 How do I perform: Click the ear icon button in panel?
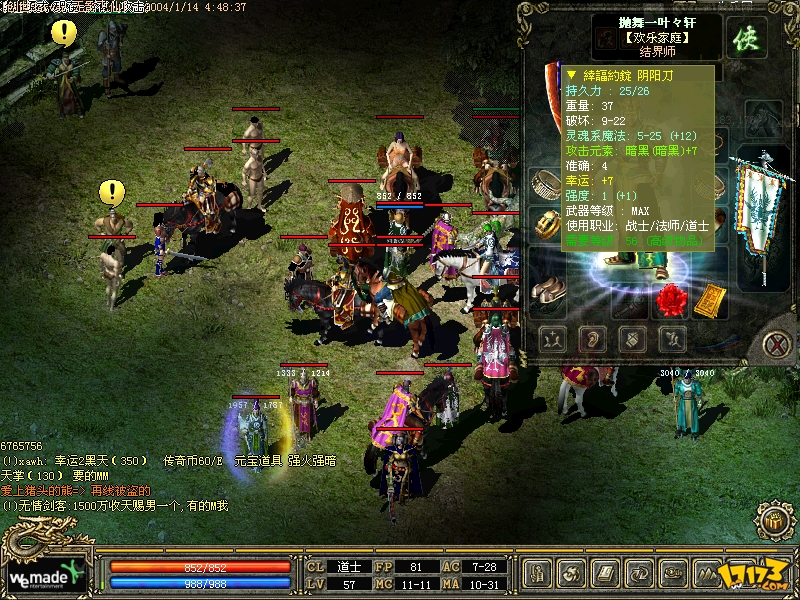(x=592, y=339)
